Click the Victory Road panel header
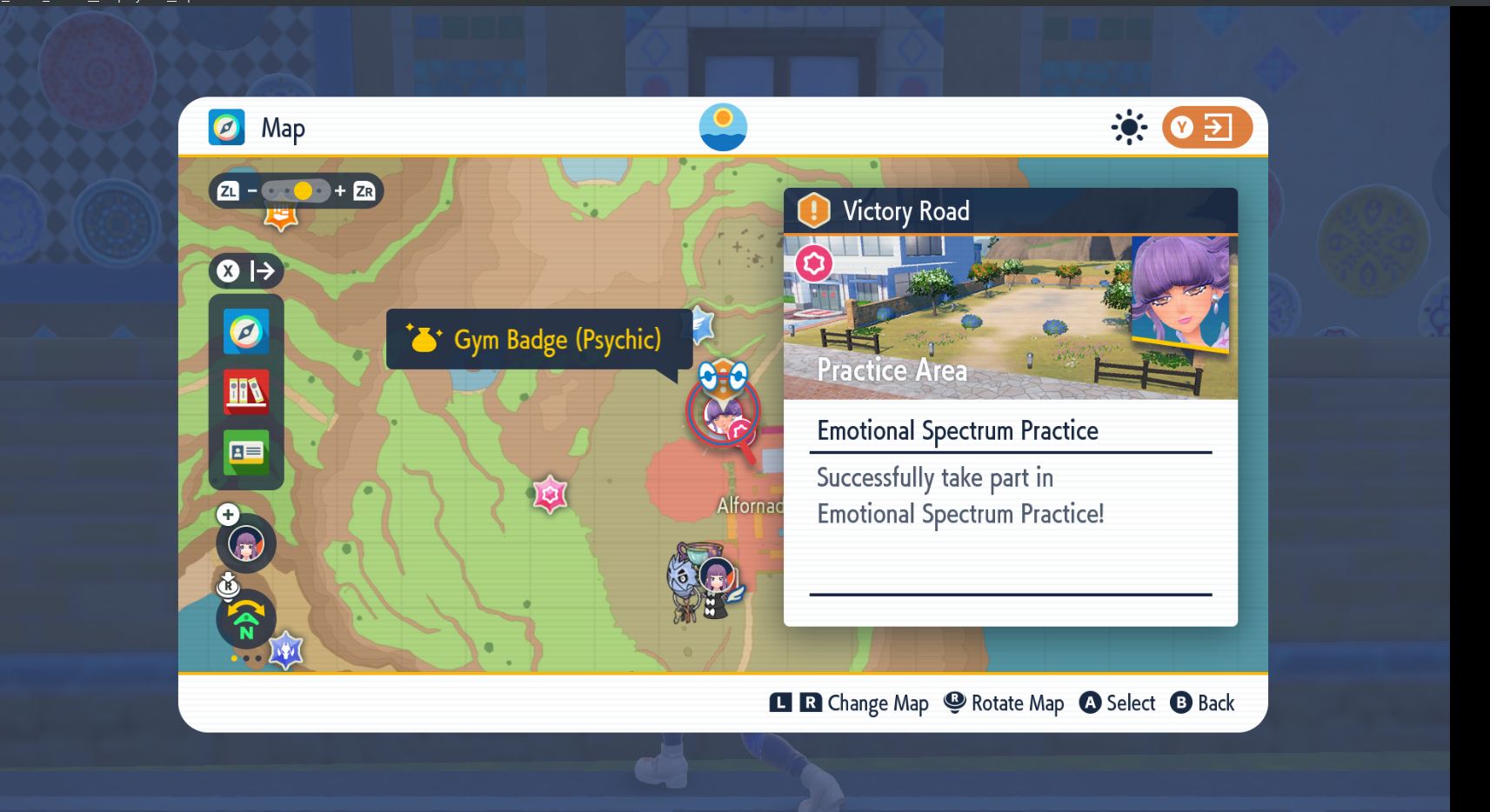Screen dimensions: 1490x812 [x=905, y=210]
